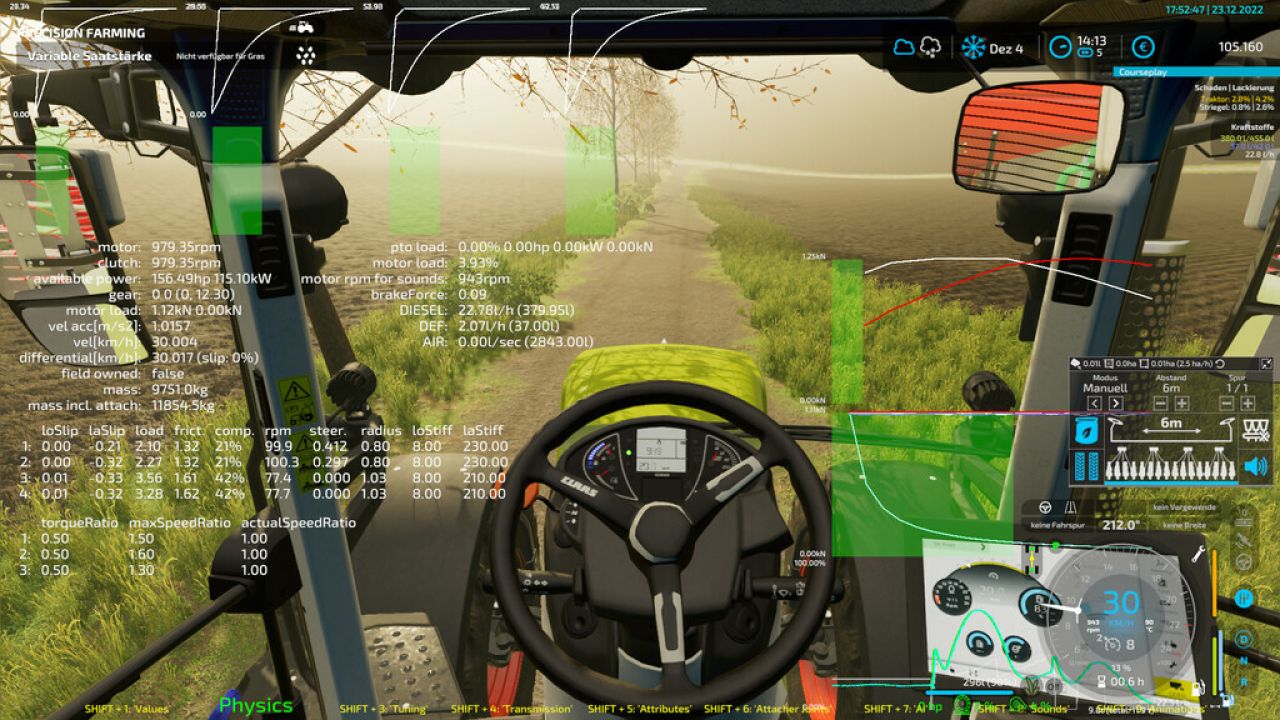
Task: Toggle the crossed-out fertilizer spreader icon
Action: (1257, 430)
